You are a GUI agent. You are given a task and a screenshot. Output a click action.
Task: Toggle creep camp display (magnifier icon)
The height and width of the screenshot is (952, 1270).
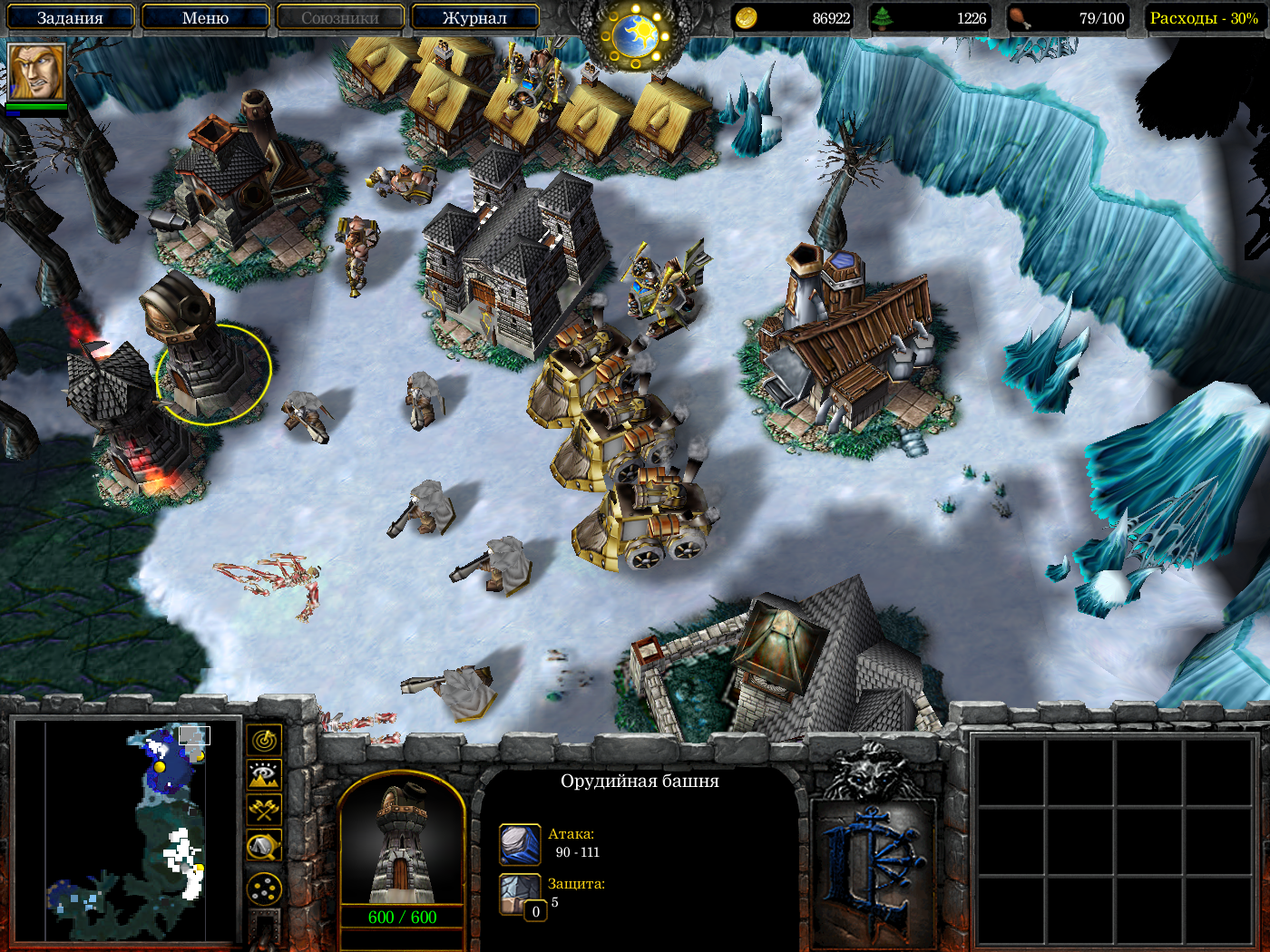click(x=264, y=847)
